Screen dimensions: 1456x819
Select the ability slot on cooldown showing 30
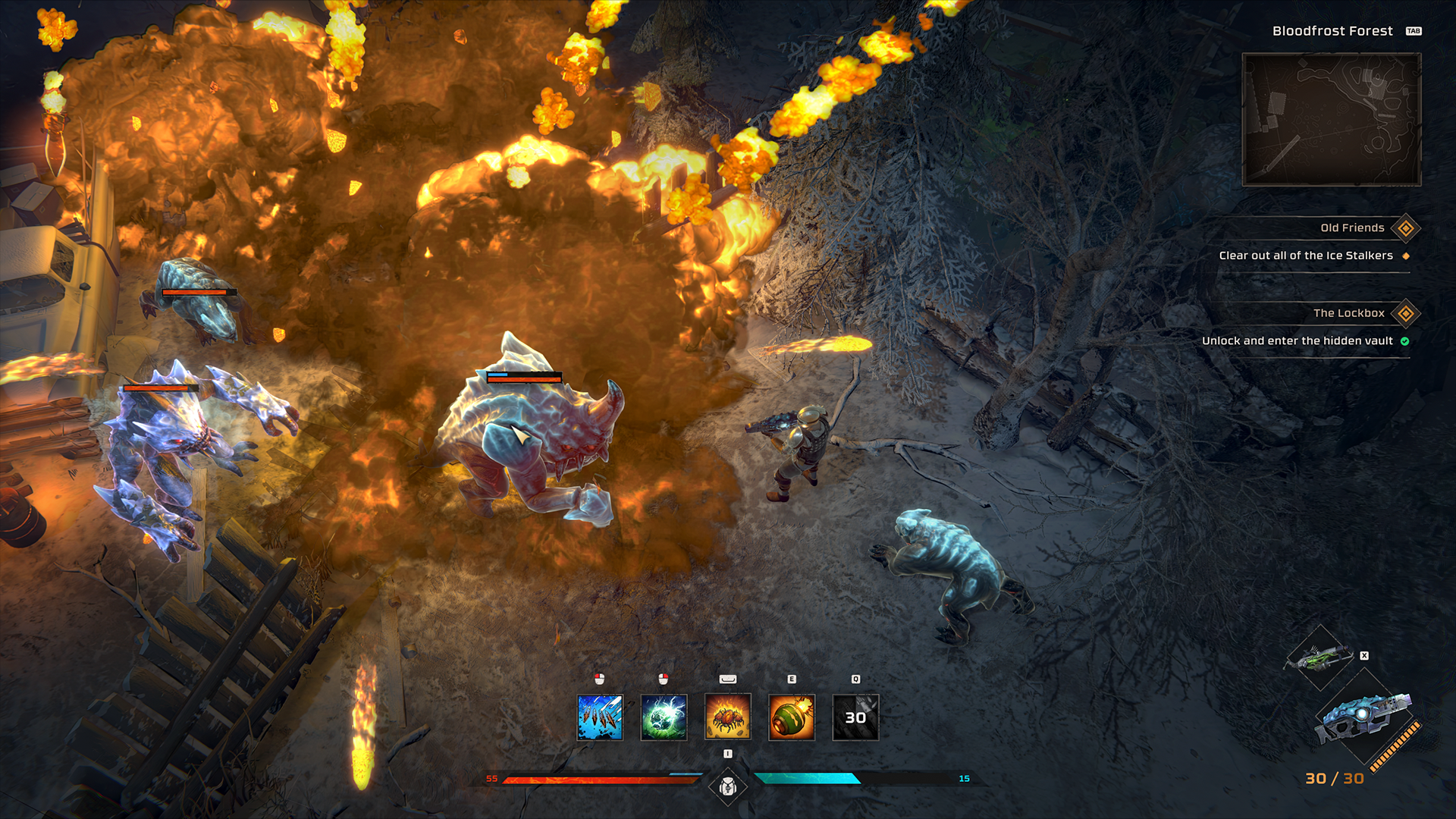tap(855, 717)
